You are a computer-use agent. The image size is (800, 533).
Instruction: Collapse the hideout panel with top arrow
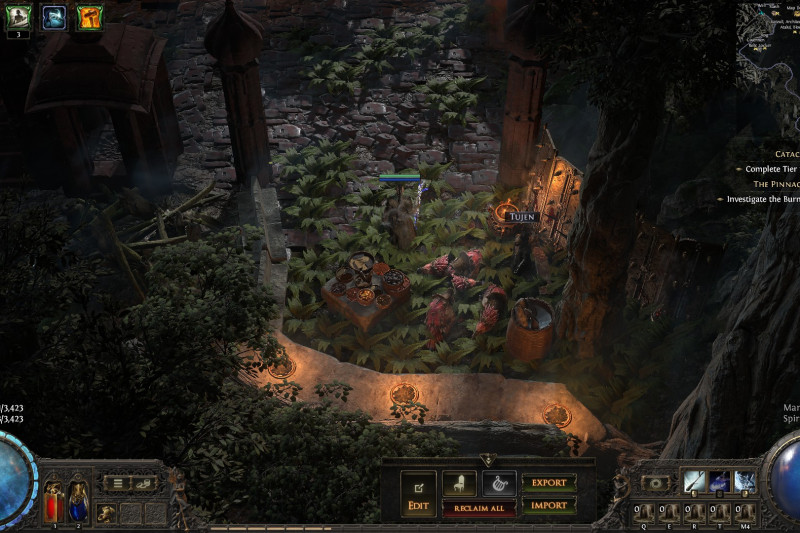pos(487,459)
